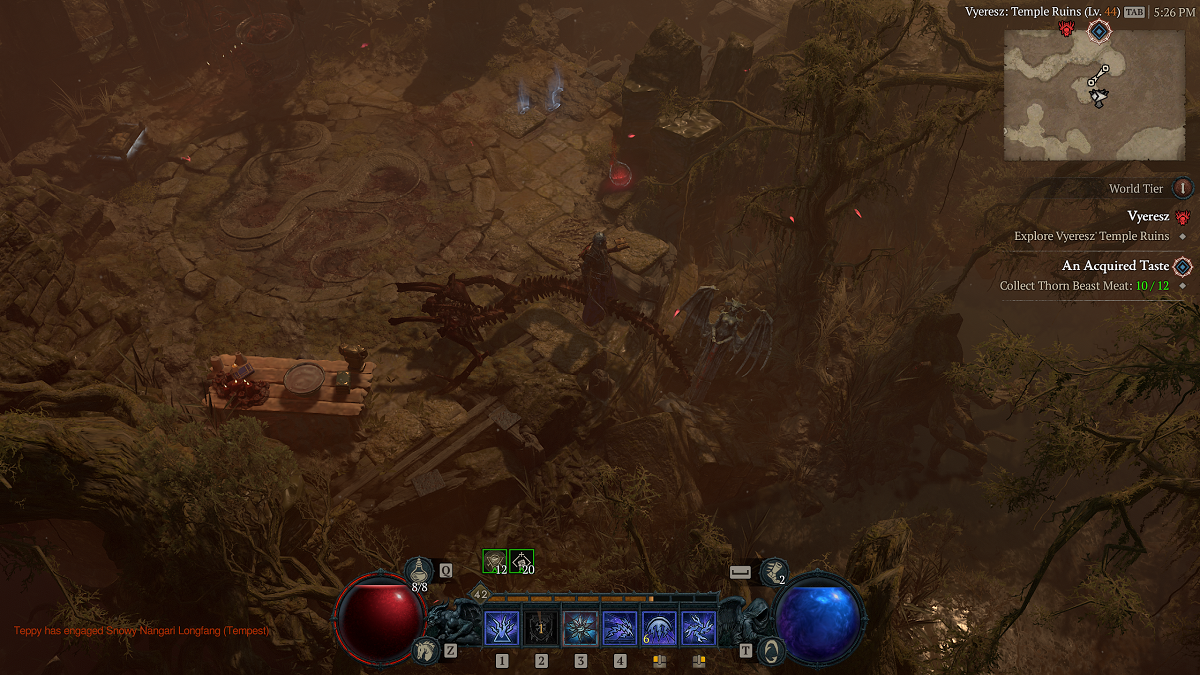Cast the first lightning burst skill
The image size is (1200, 675).
pyautogui.click(x=501, y=629)
